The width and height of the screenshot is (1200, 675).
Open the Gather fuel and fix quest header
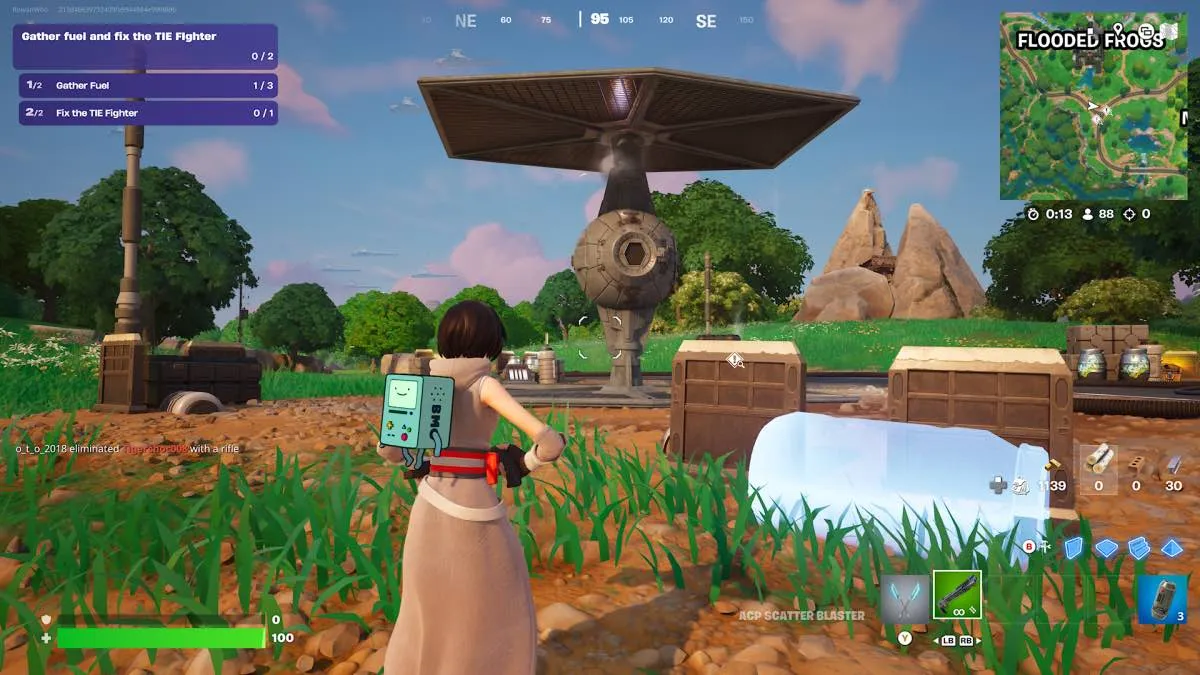point(145,46)
